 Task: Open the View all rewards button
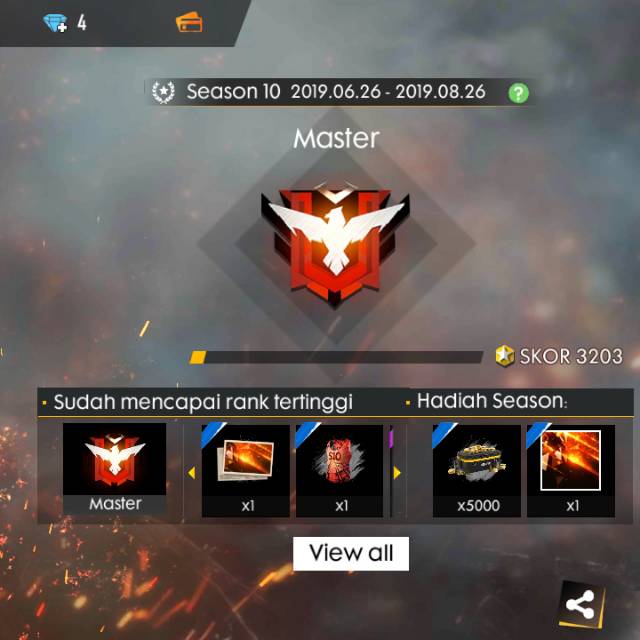351,553
